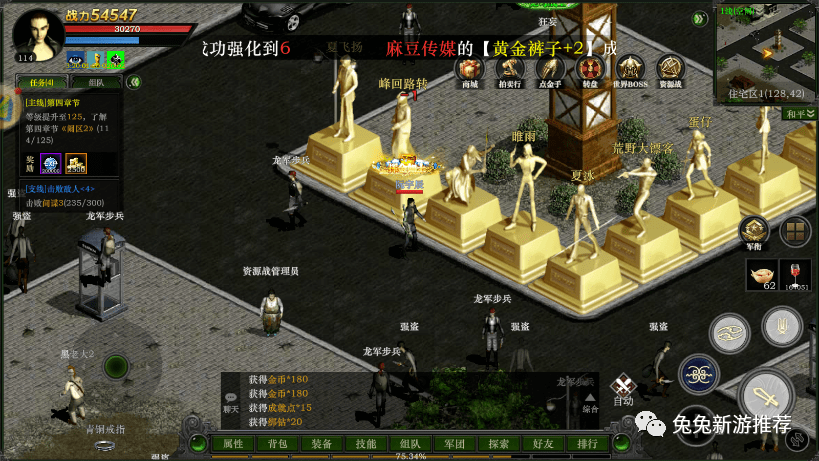Toggle 自动 auto-battle

pyautogui.click(x=624, y=389)
